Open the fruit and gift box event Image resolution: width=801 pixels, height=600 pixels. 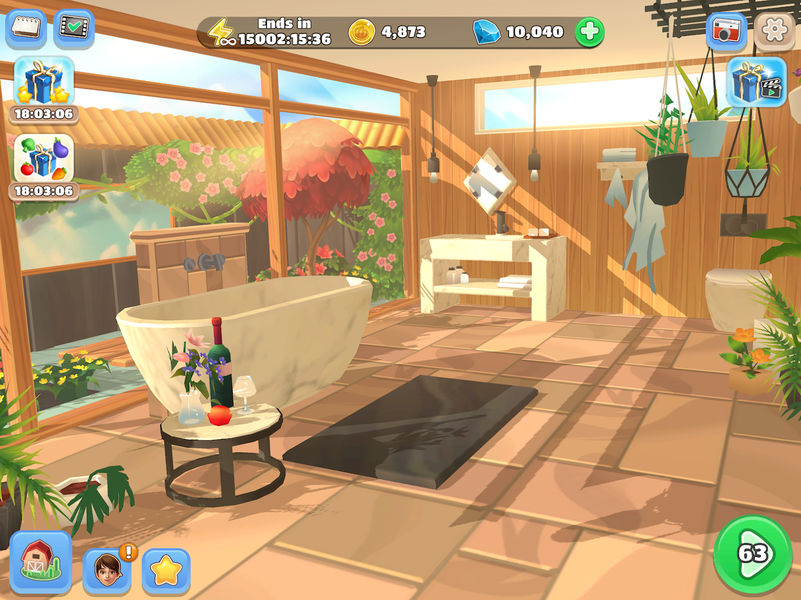(44, 159)
